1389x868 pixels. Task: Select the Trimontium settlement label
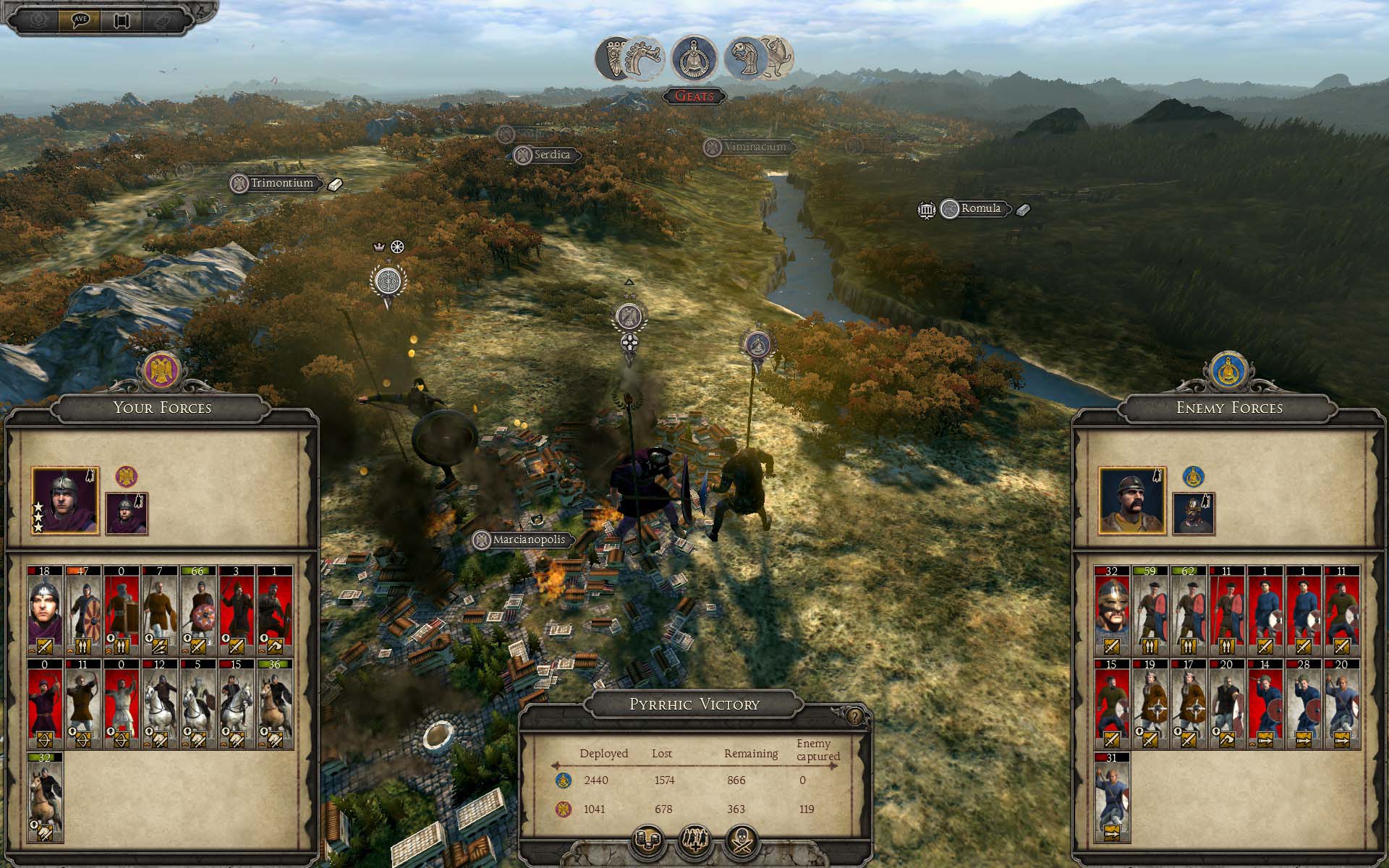click(x=281, y=183)
